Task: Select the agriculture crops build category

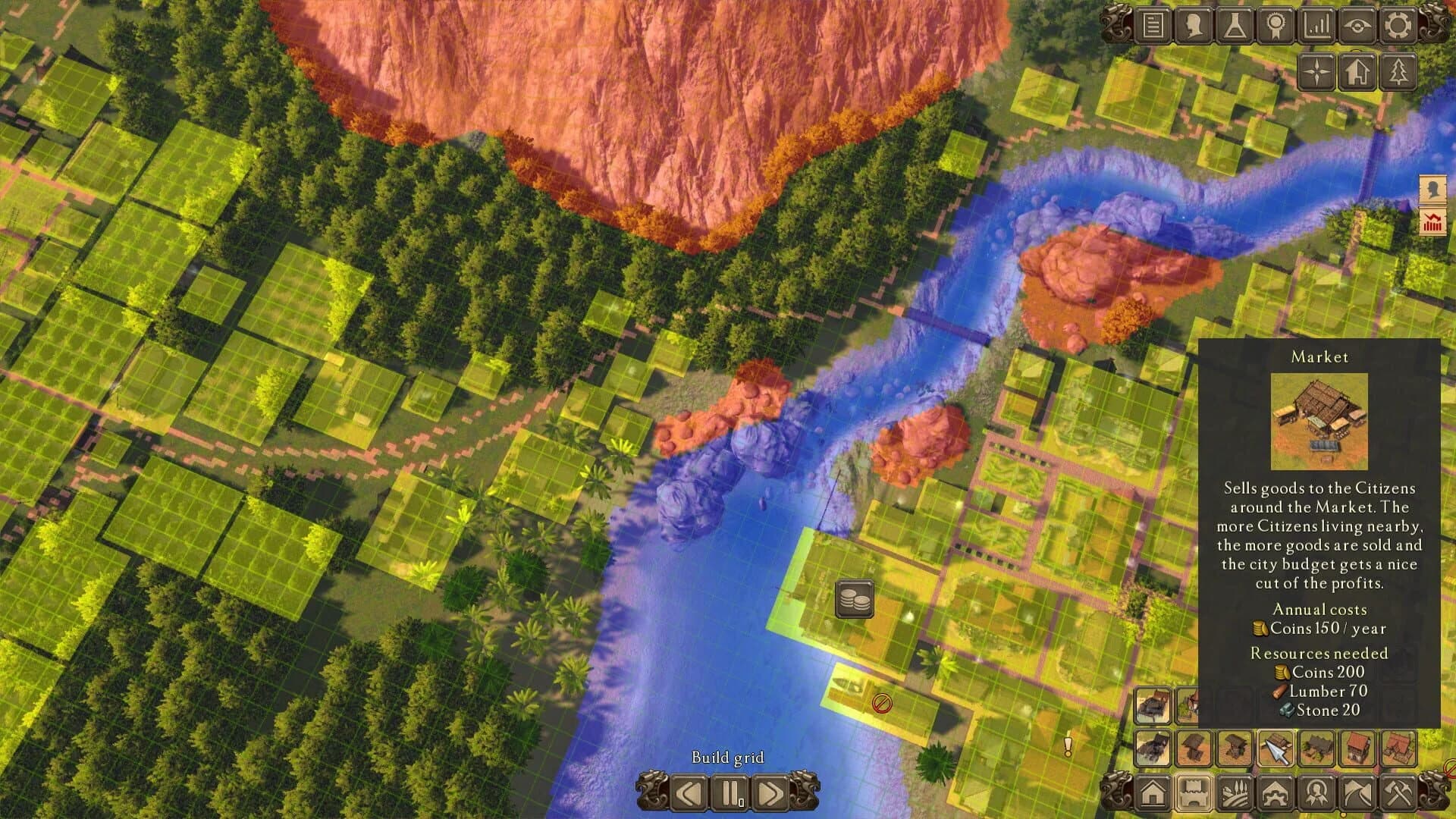Action: tap(1235, 793)
